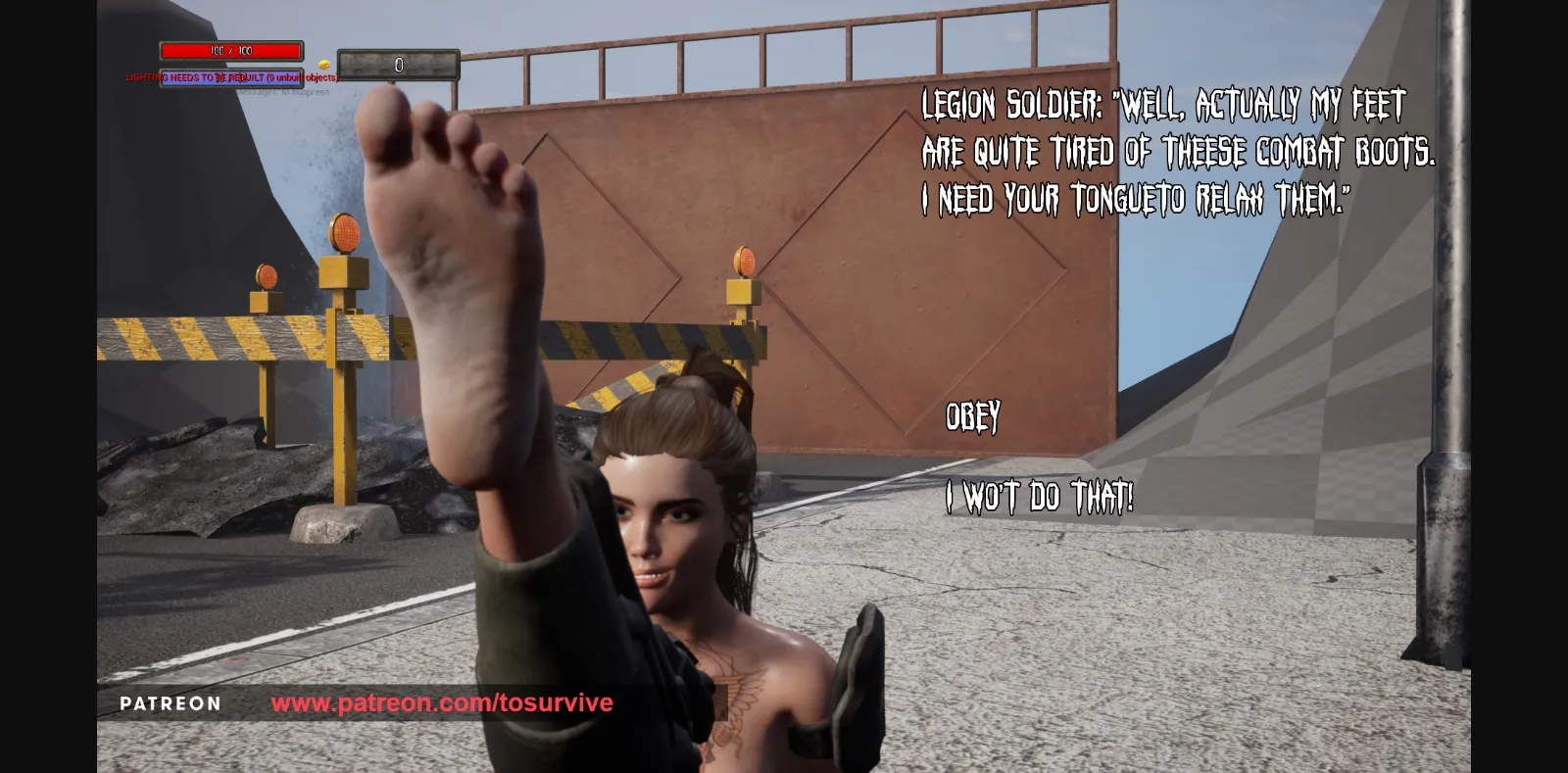This screenshot has height=773, width=1568.
Task: Click the health bar showing 100/100
Action: [x=232, y=50]
